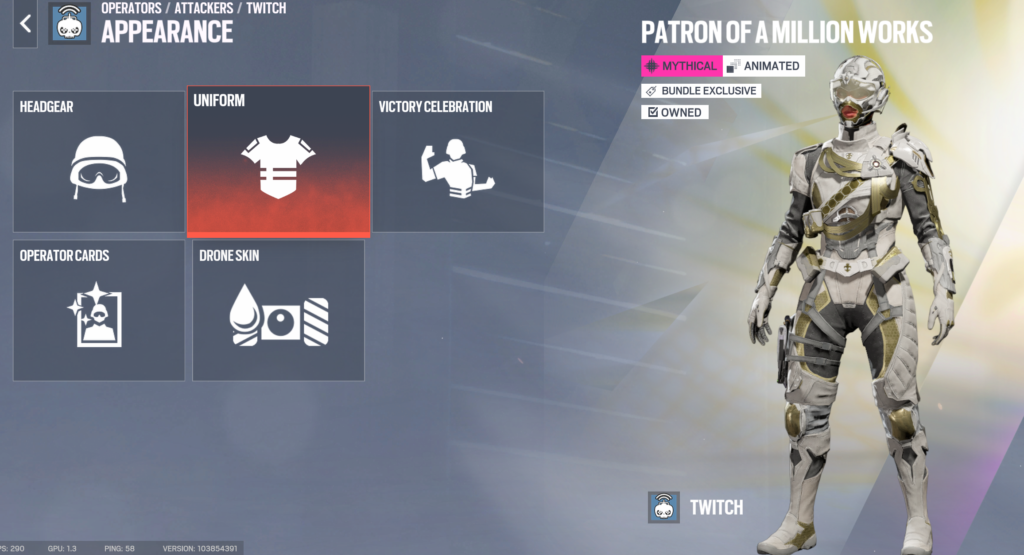Image resolution: width=1024 pixels, height=555 pixels.
Task: Open the Headgear category
Action: point(98,162)
